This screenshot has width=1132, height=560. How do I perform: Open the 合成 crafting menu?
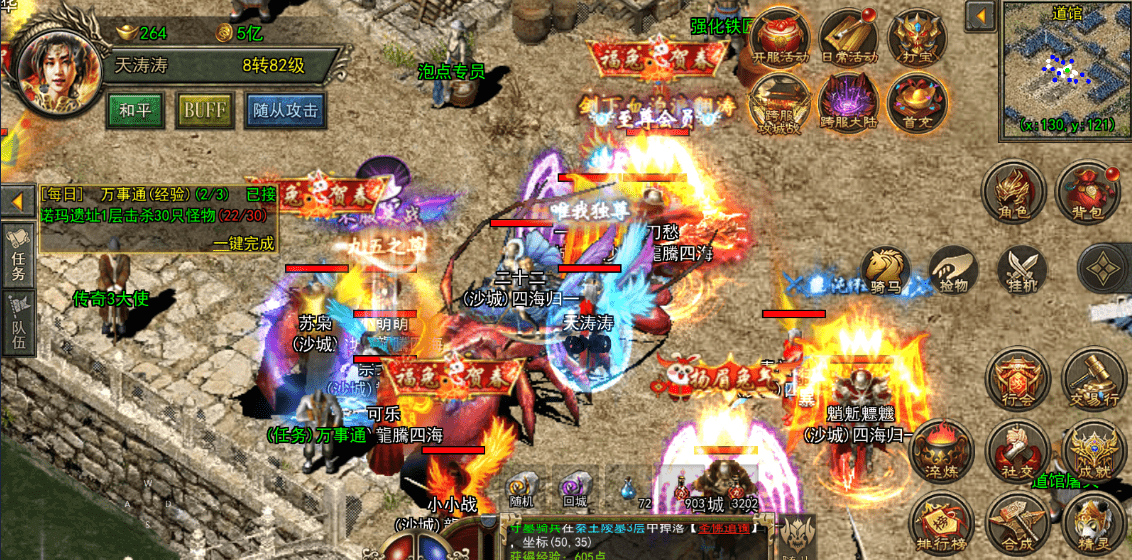(x=1015, y=522)
